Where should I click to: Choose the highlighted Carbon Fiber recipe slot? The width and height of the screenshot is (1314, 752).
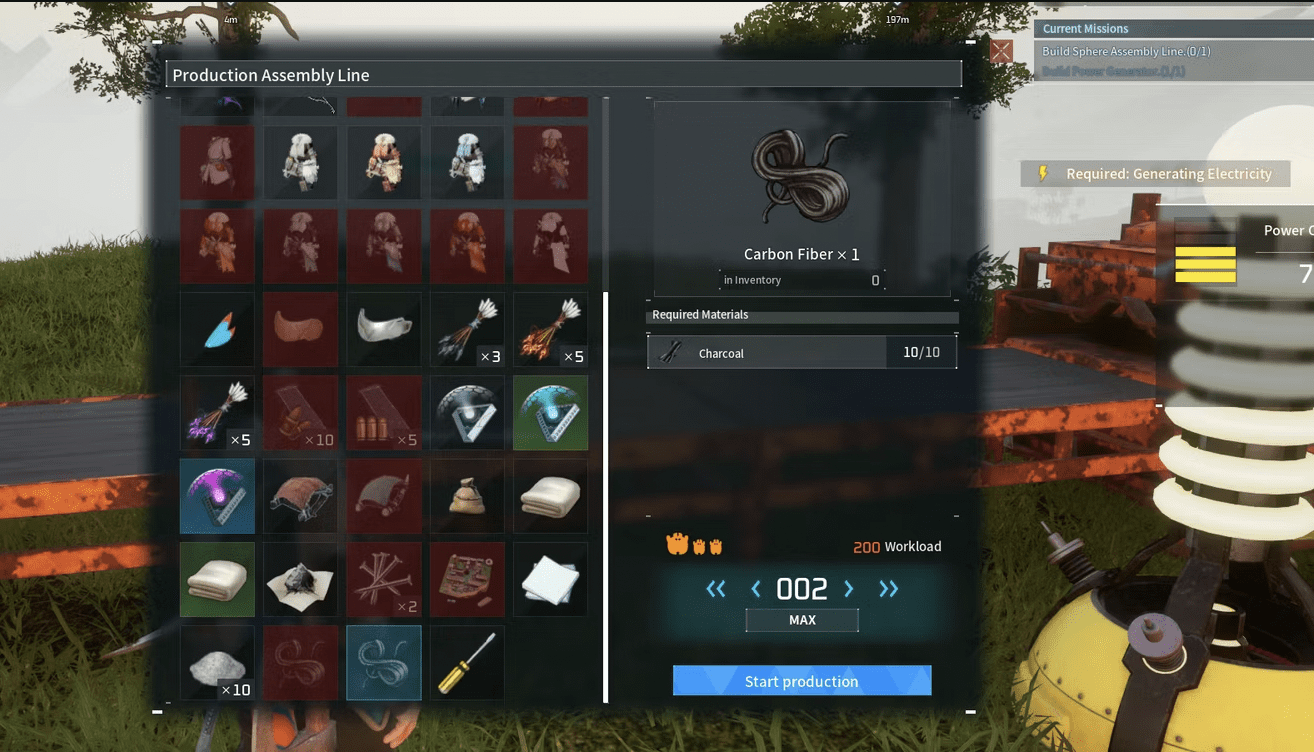click(x=383, y=663)
